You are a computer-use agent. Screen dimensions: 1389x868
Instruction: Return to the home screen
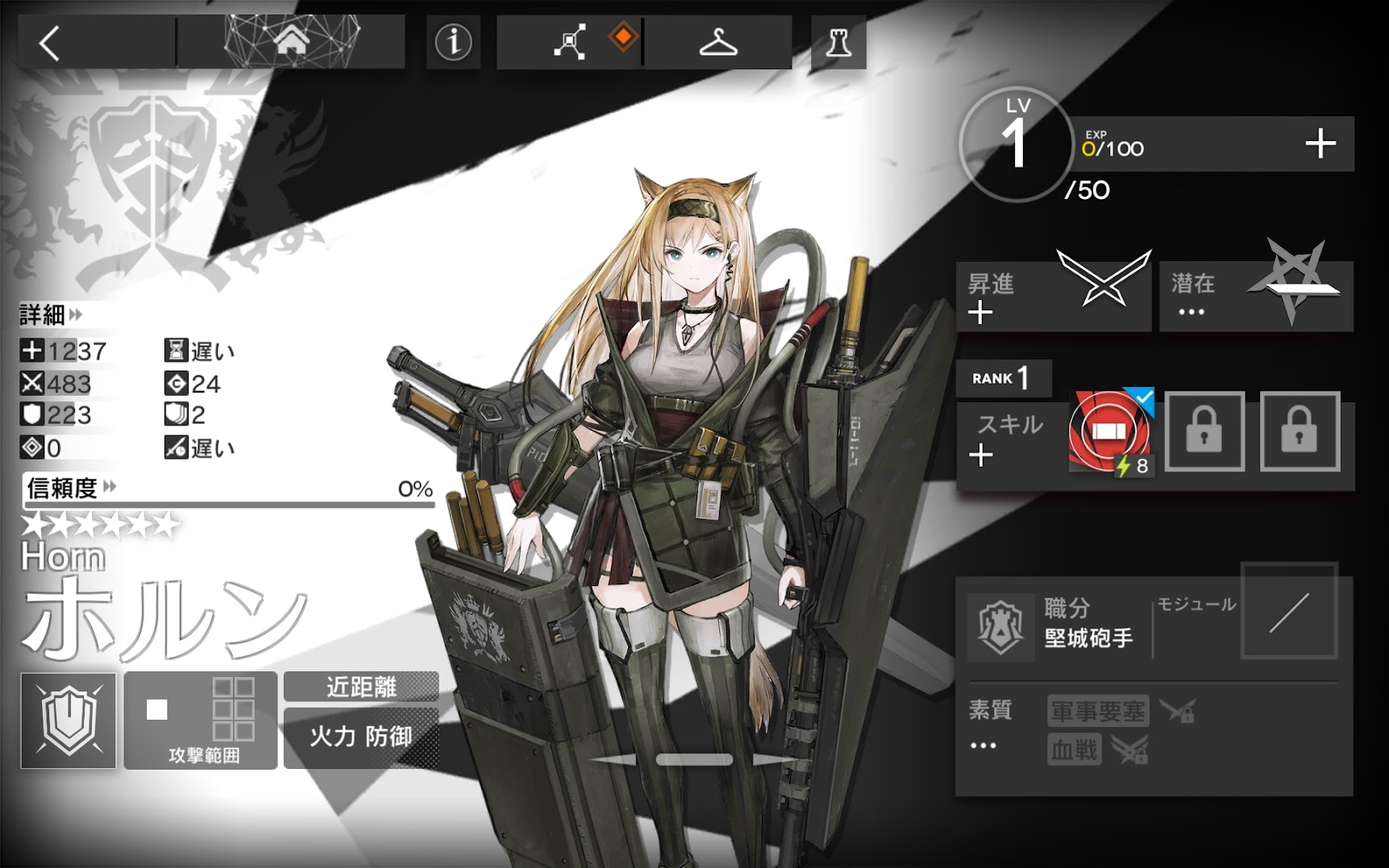coord(291,41)
